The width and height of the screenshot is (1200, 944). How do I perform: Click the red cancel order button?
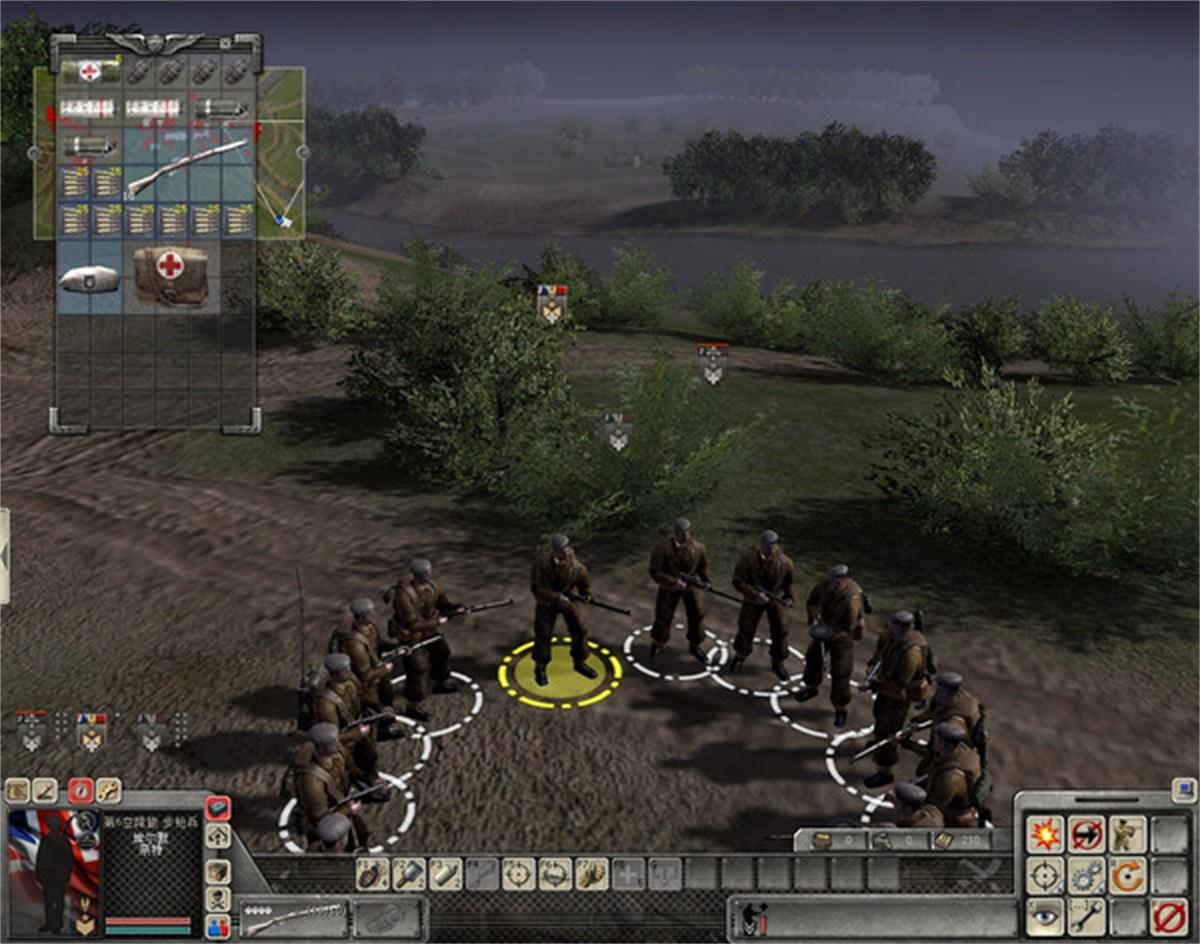point(1167,916)
